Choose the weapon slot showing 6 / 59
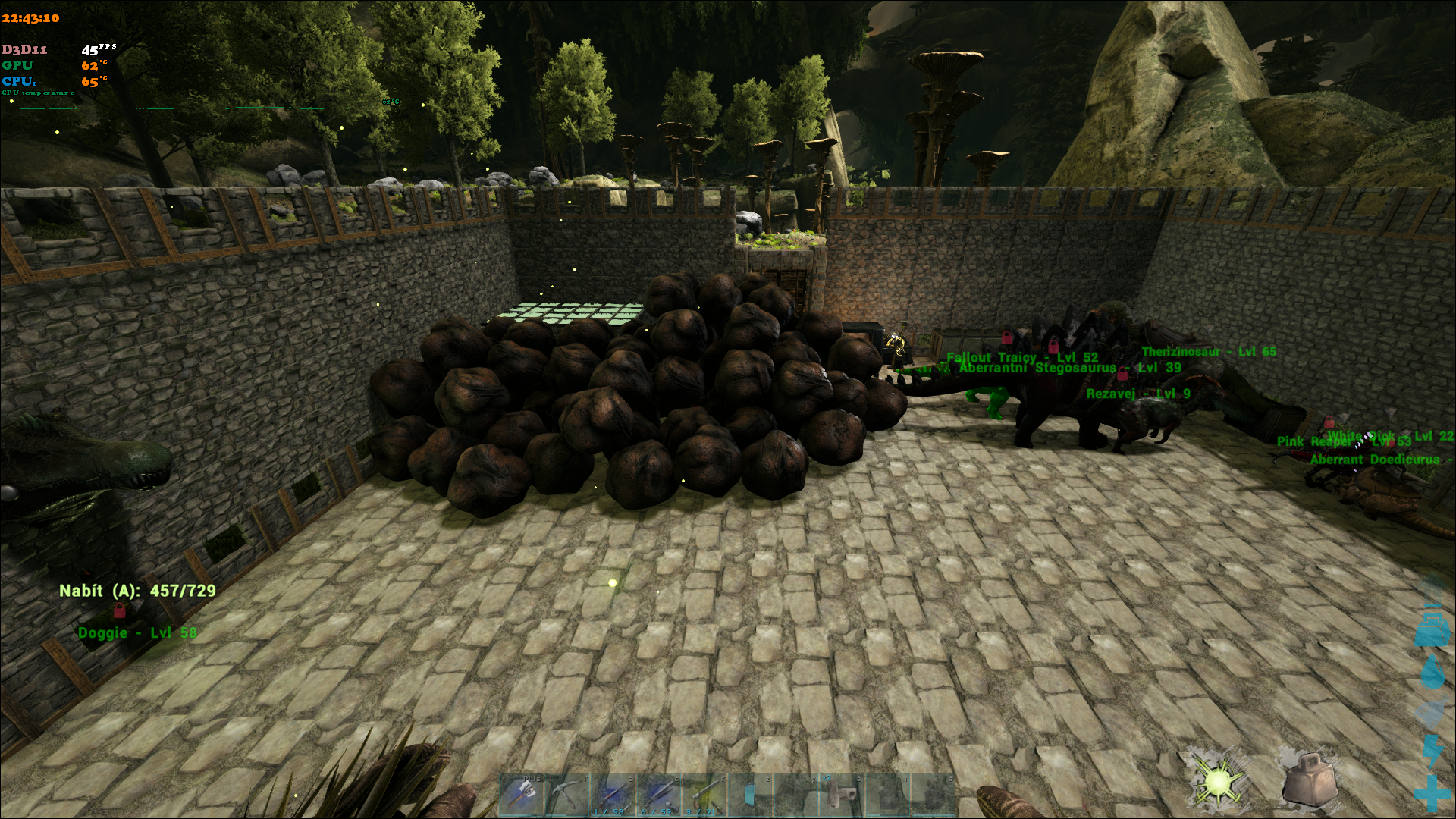1456x819 pixels. coord(658,795)
